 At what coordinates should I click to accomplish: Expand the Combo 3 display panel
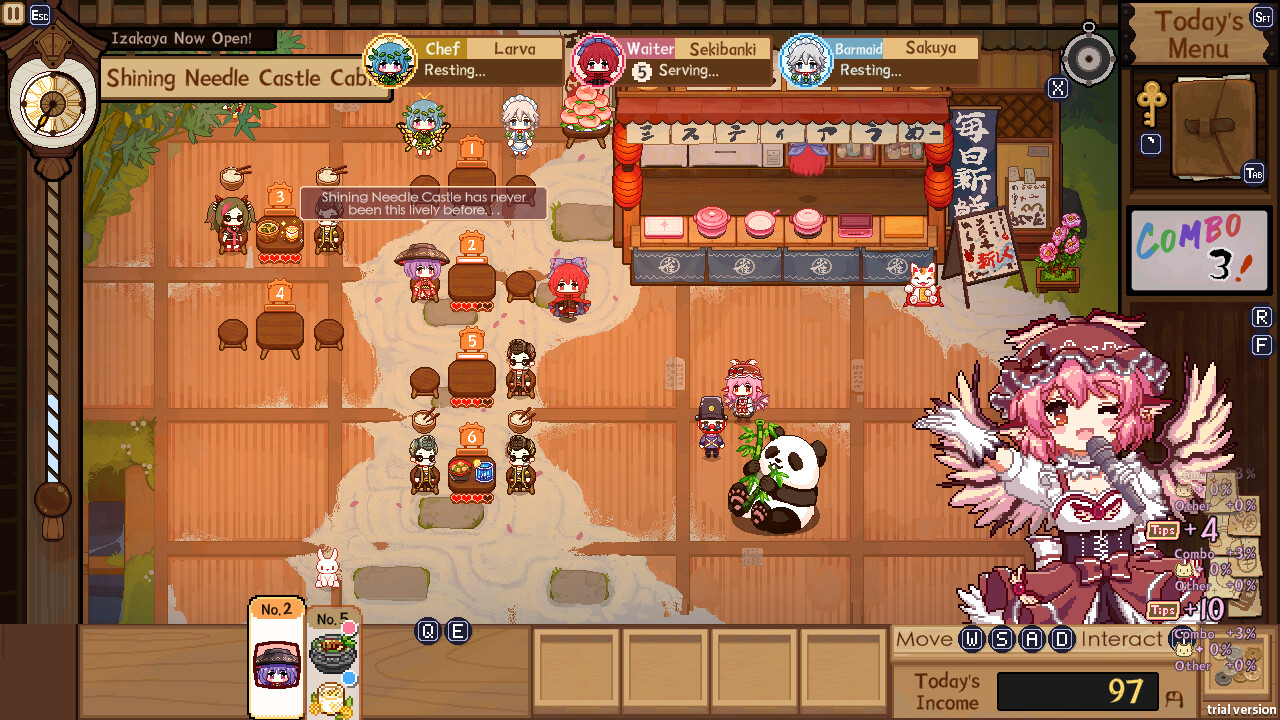pos(1197,250)
